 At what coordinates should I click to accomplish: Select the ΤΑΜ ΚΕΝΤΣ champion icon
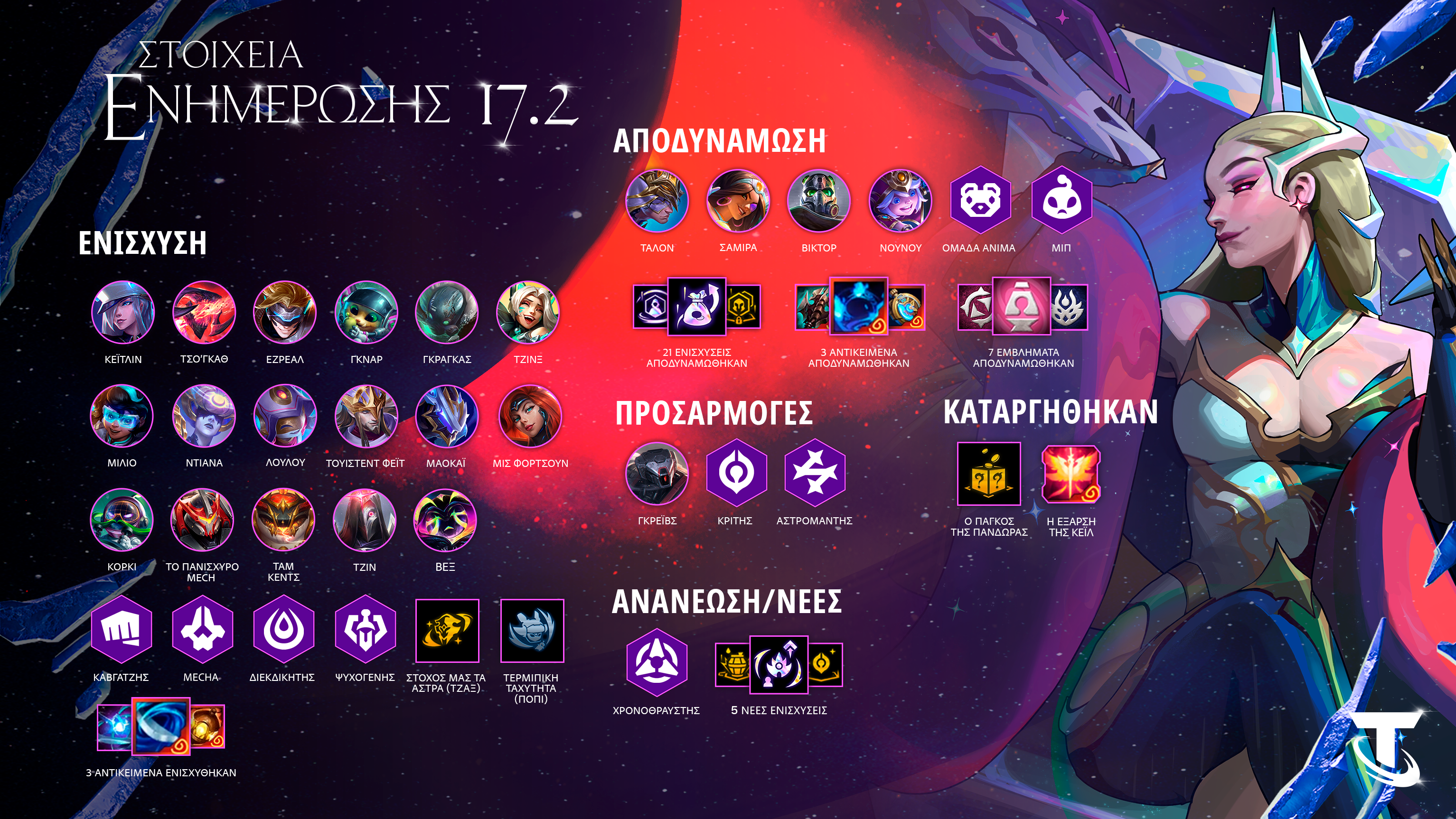point(283,520)
